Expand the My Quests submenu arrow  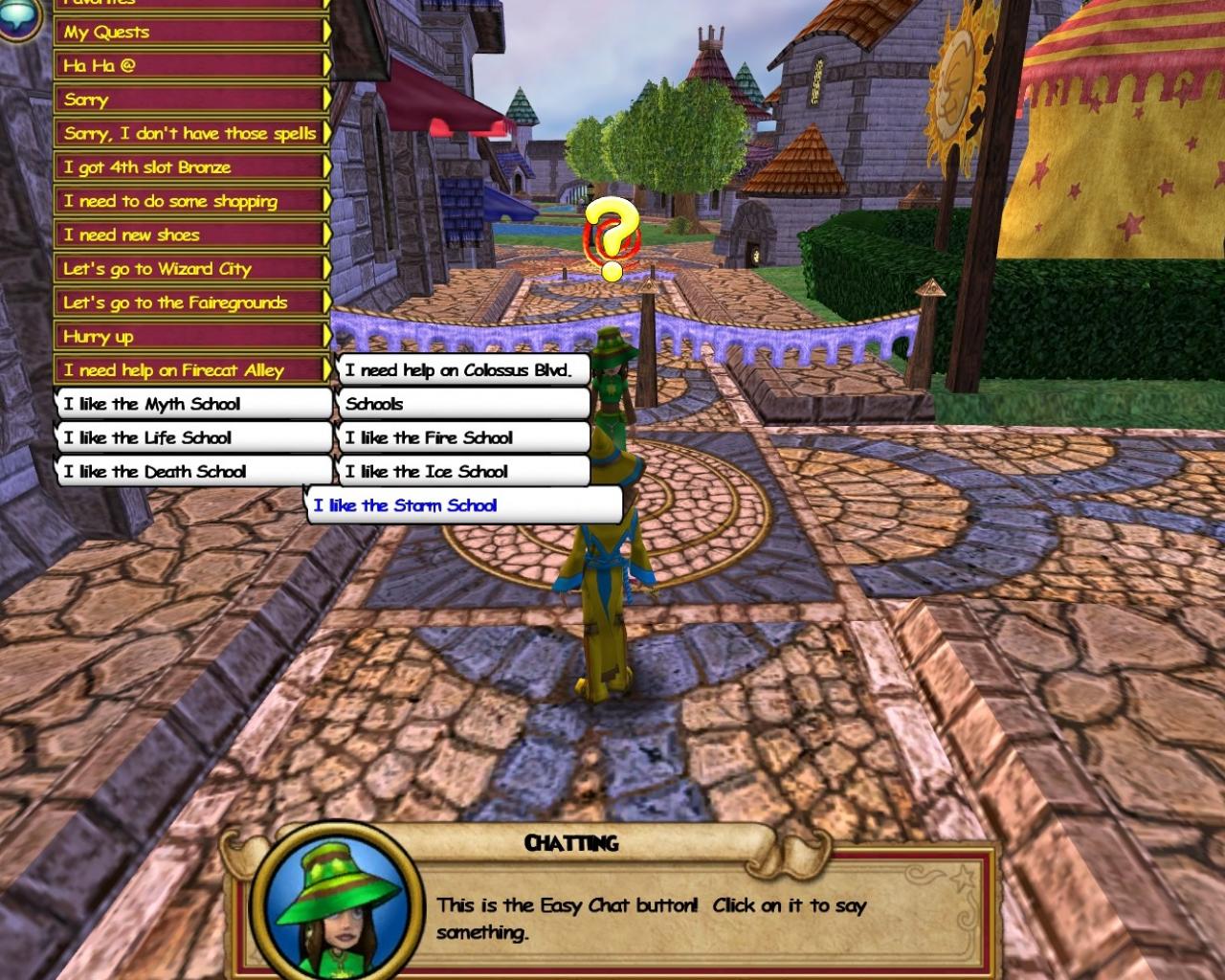point(329,32)
